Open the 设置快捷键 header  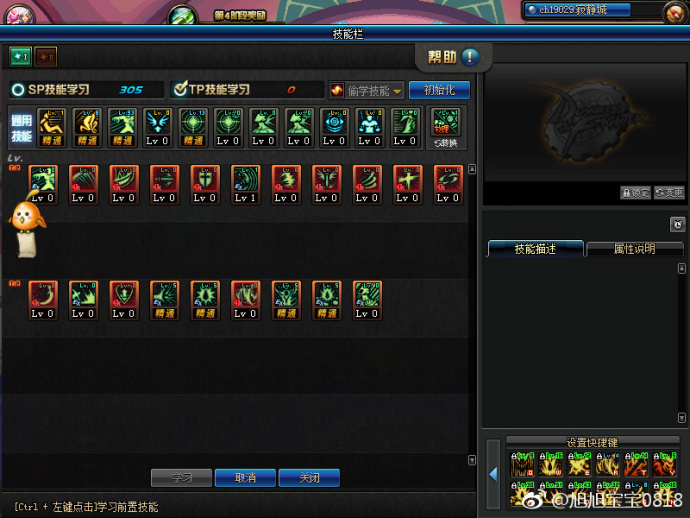(592, 442)
